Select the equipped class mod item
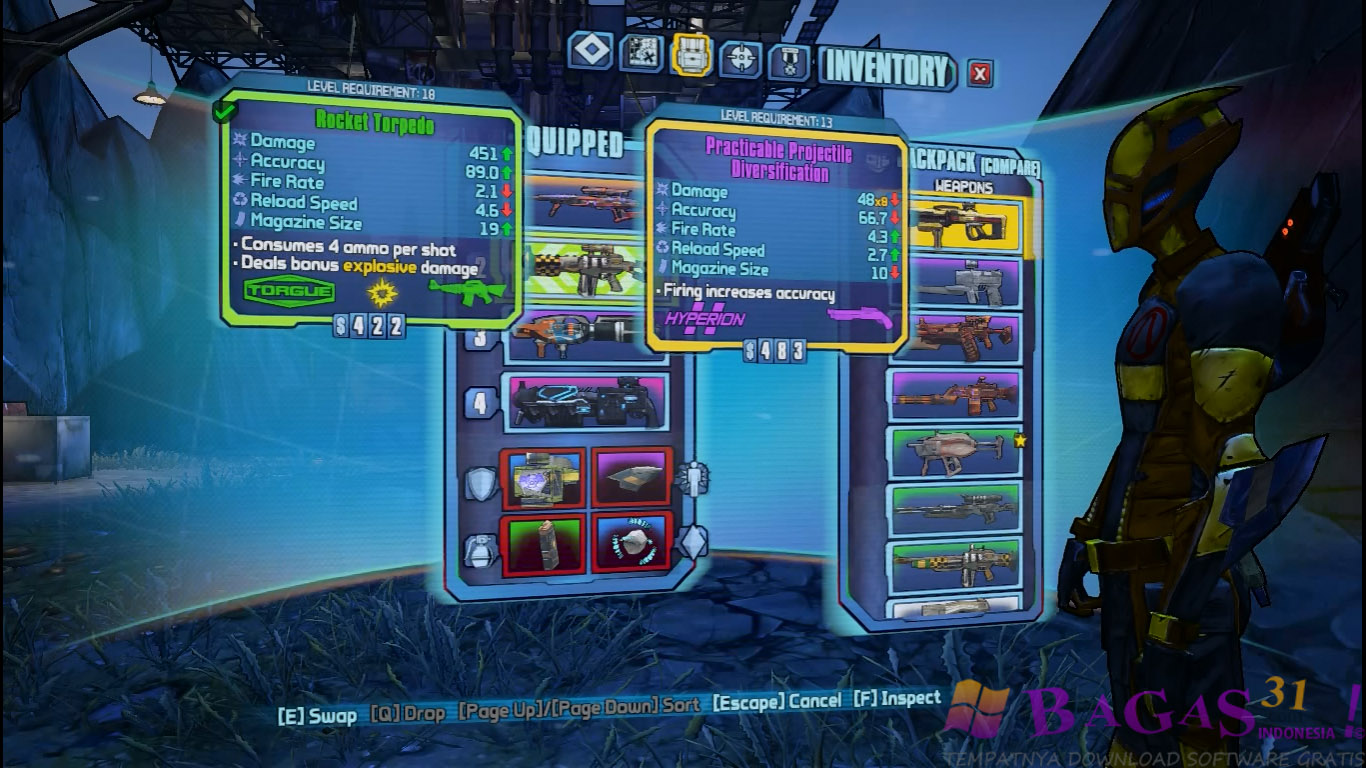The image size is (1366, 768). click(x=630, y=478)
